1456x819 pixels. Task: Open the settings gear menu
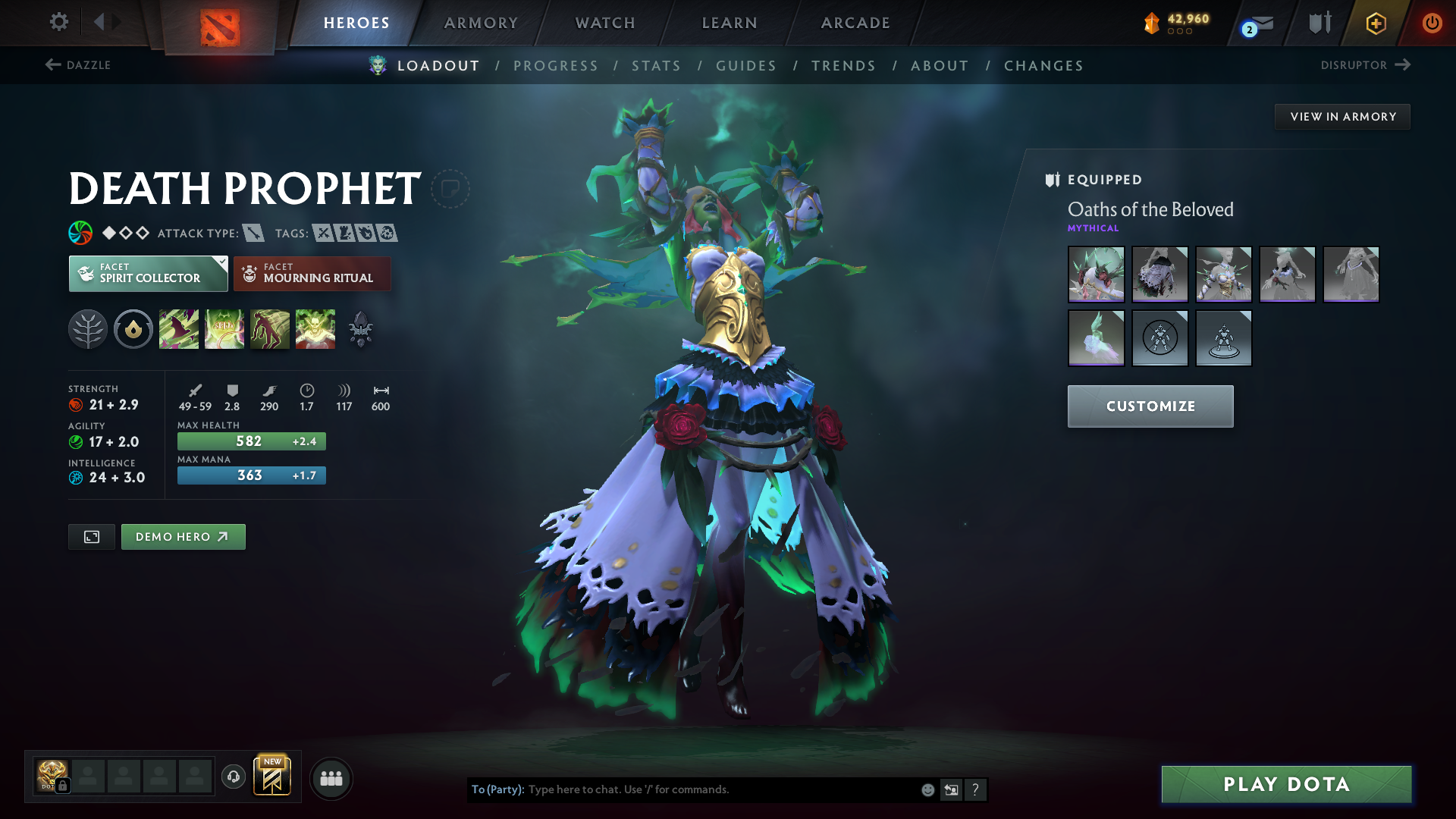pyautogui.click(x=58, y=22)
